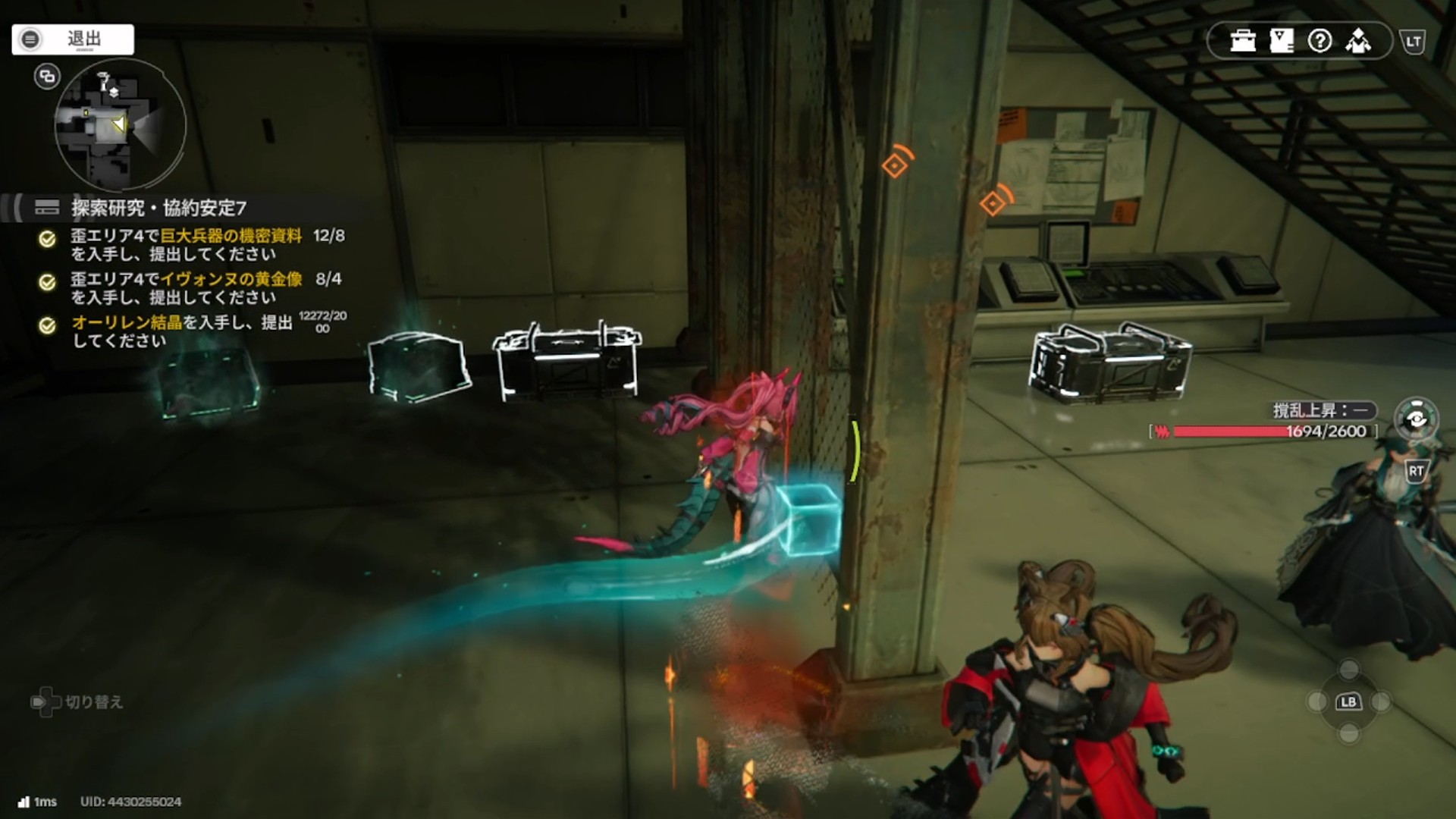
Task: Toggle the minimap view switch icon
Action: point(47,77)
